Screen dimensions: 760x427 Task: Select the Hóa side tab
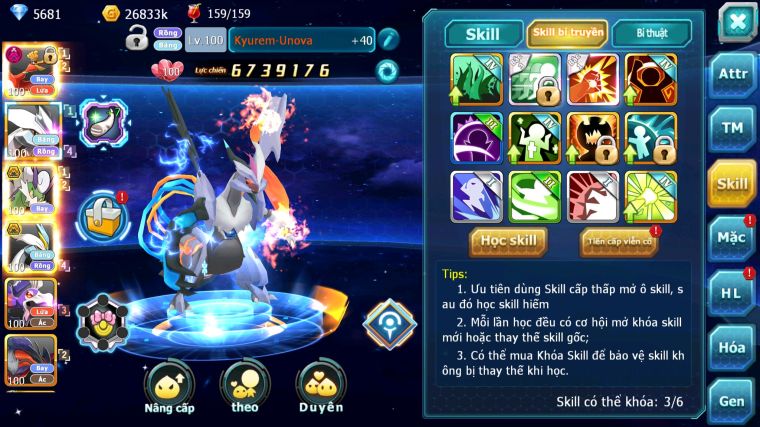pos(732,347)
